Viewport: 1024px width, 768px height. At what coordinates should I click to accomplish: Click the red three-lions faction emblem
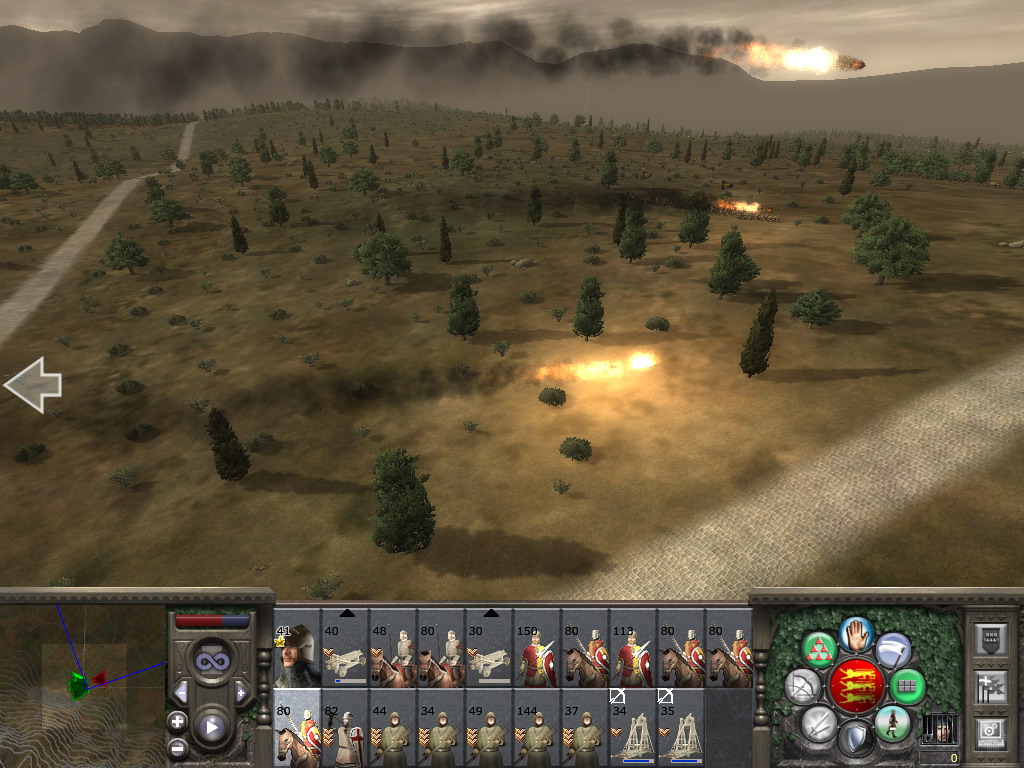[x=856, y=686]
